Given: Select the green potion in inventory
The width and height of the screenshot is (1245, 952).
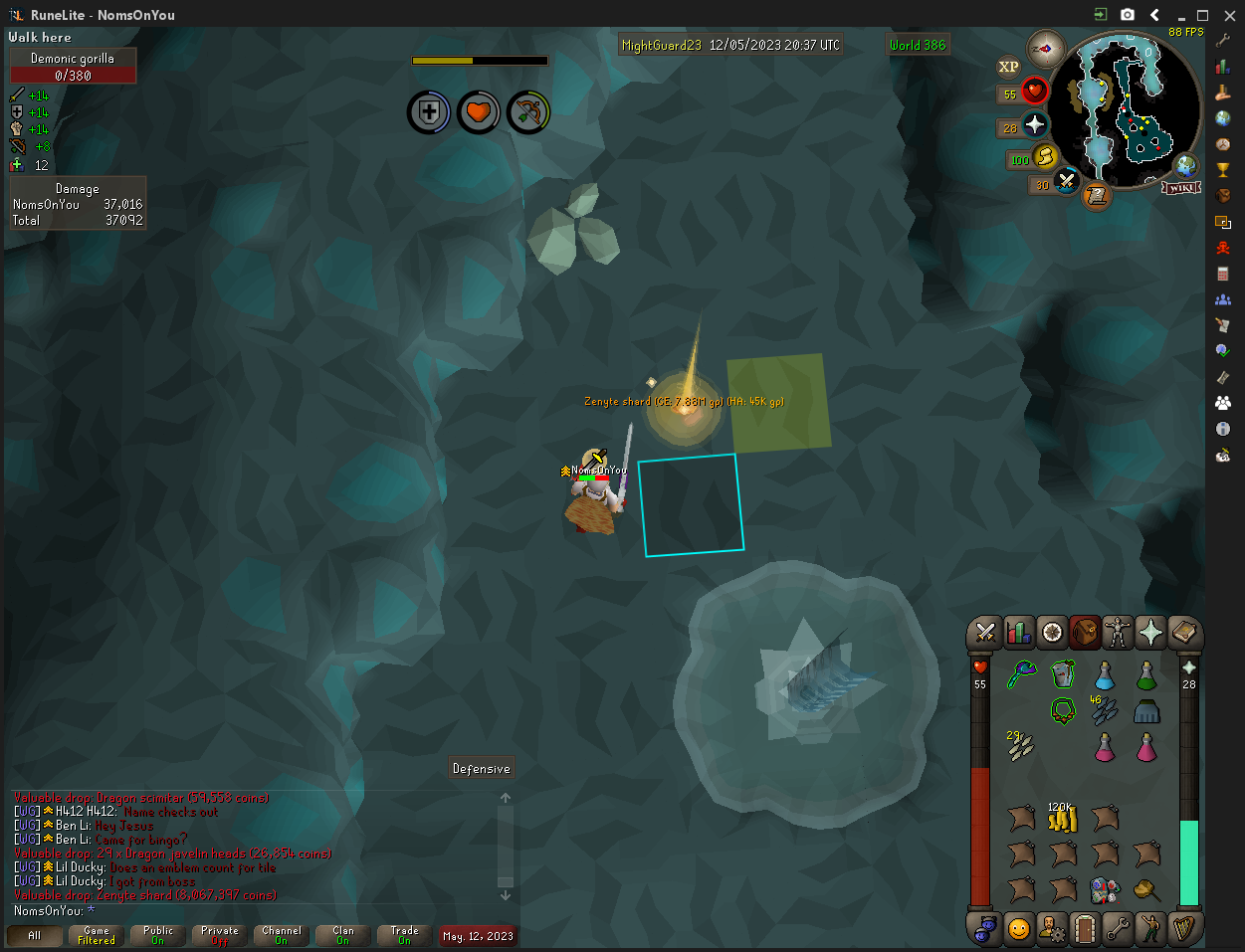Looking at the screenshot, I should pyautogui.click(x=1146, y=675).
